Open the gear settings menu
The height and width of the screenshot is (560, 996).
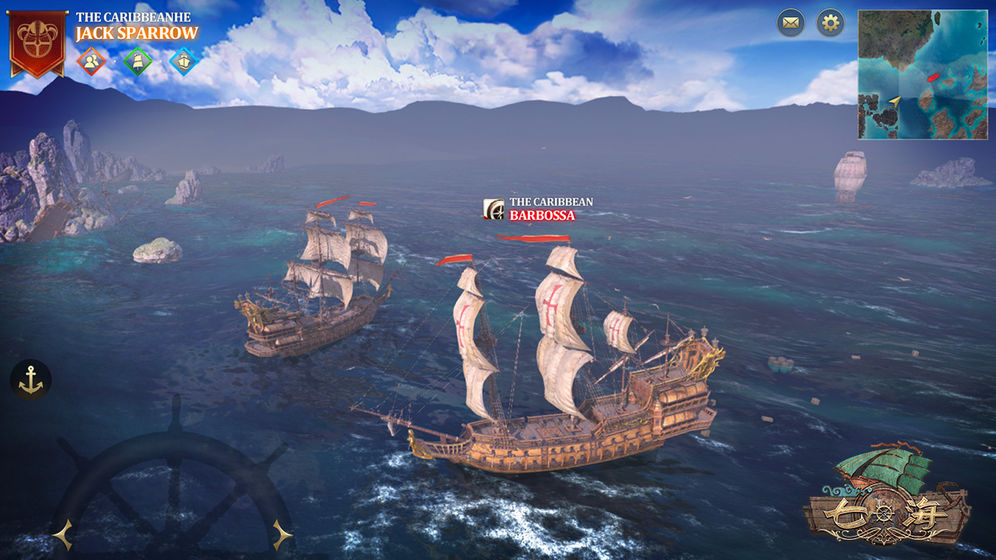tap(830, 23)
